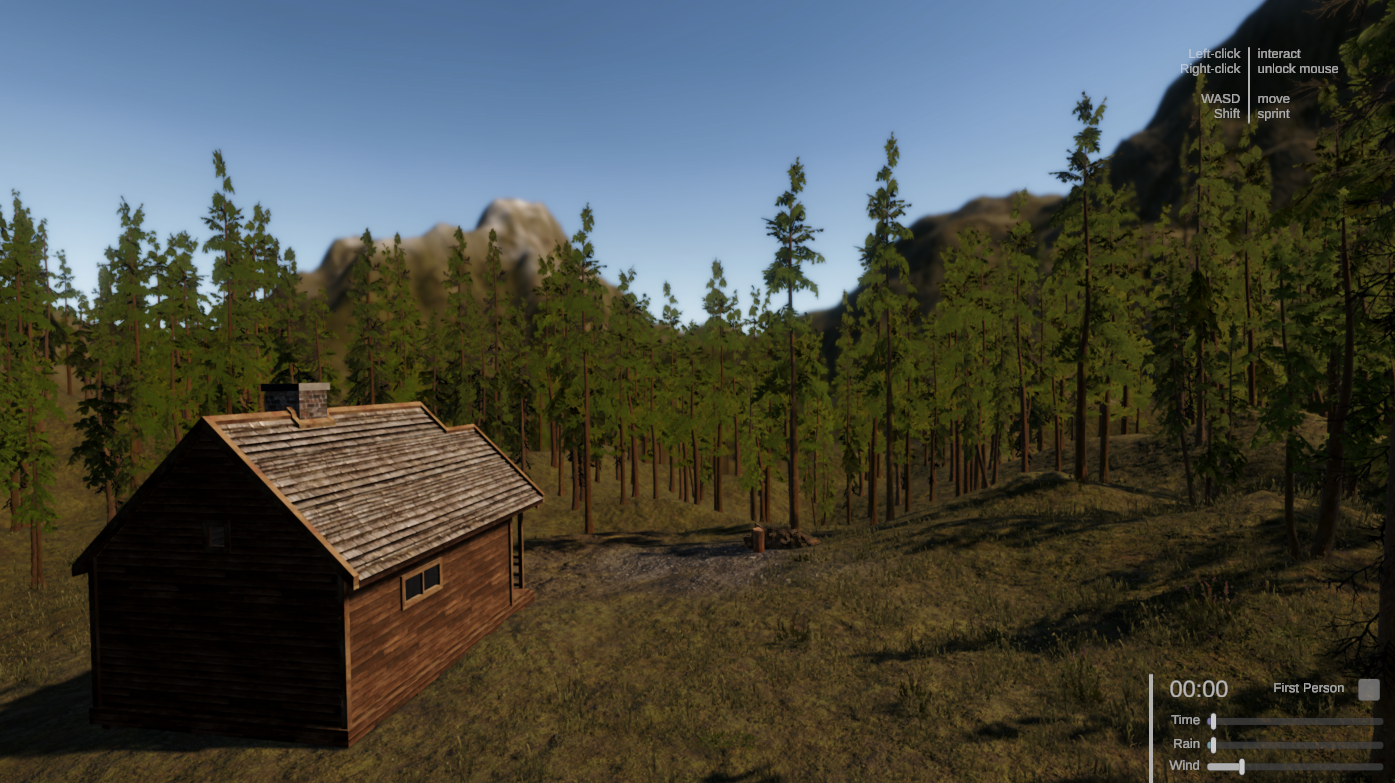Click the 'unlock mouse' help text

[x=1297, y=68]
